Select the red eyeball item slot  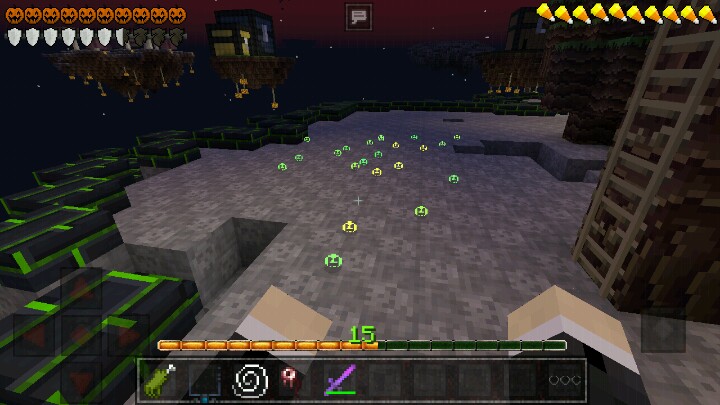pos(293,381)
